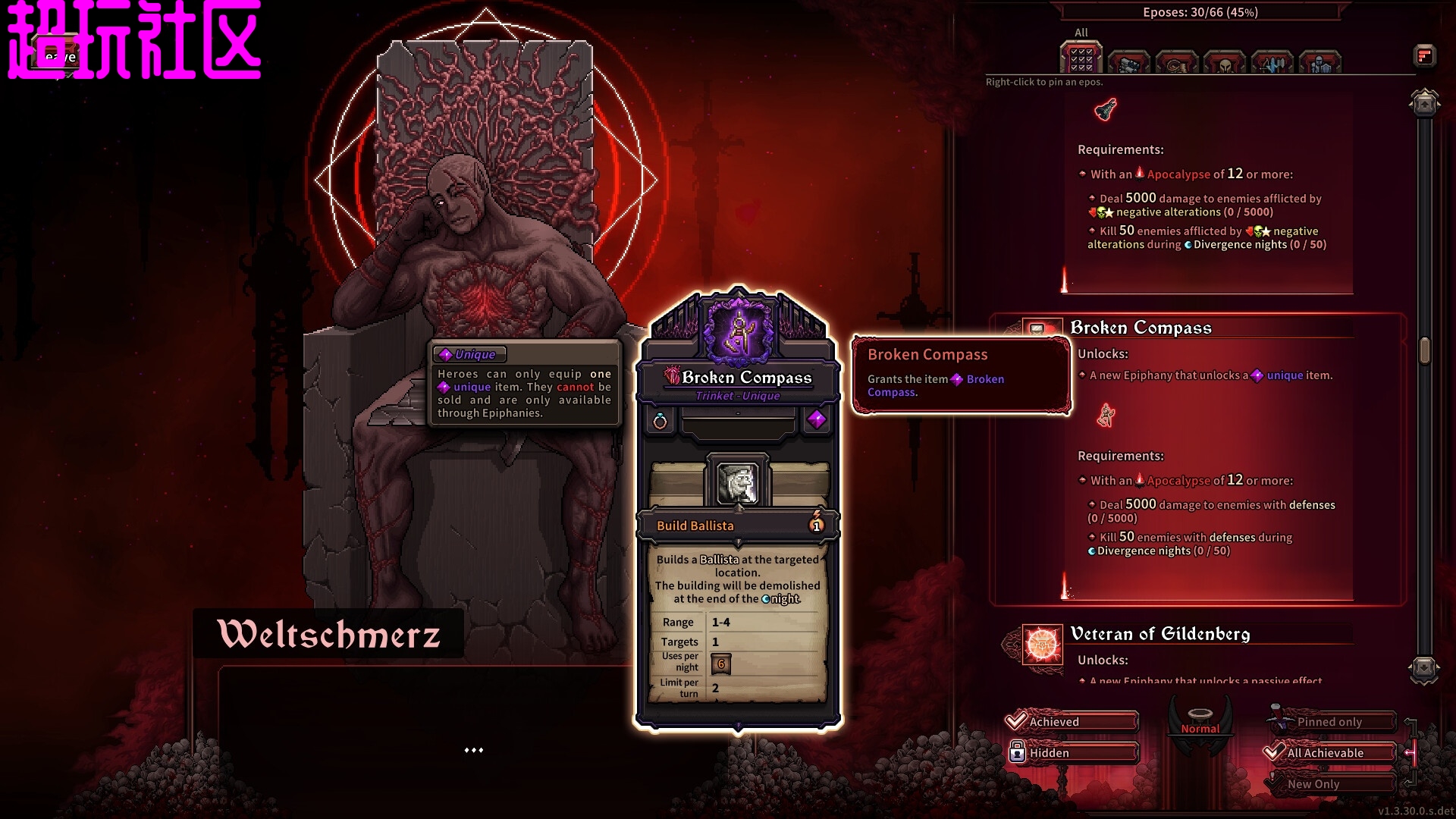The width and height of the screenshot is (1456, 819).
Task: Switch to the stone wall buildings tab
Action: coord(1128,63)
